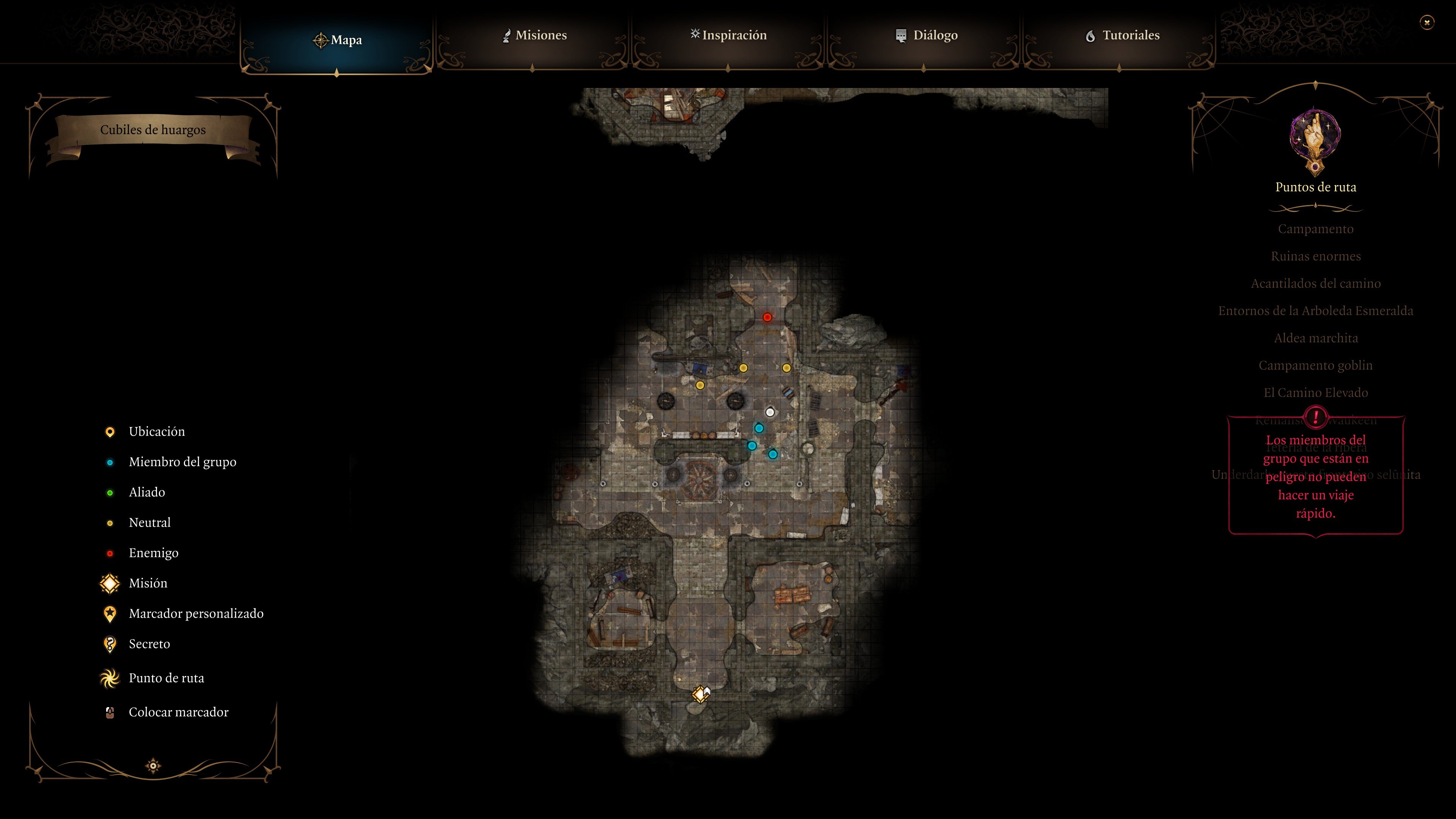Click the compass icon below the legend
Viewport: 1456px width, 819px height.
(153, 765)
